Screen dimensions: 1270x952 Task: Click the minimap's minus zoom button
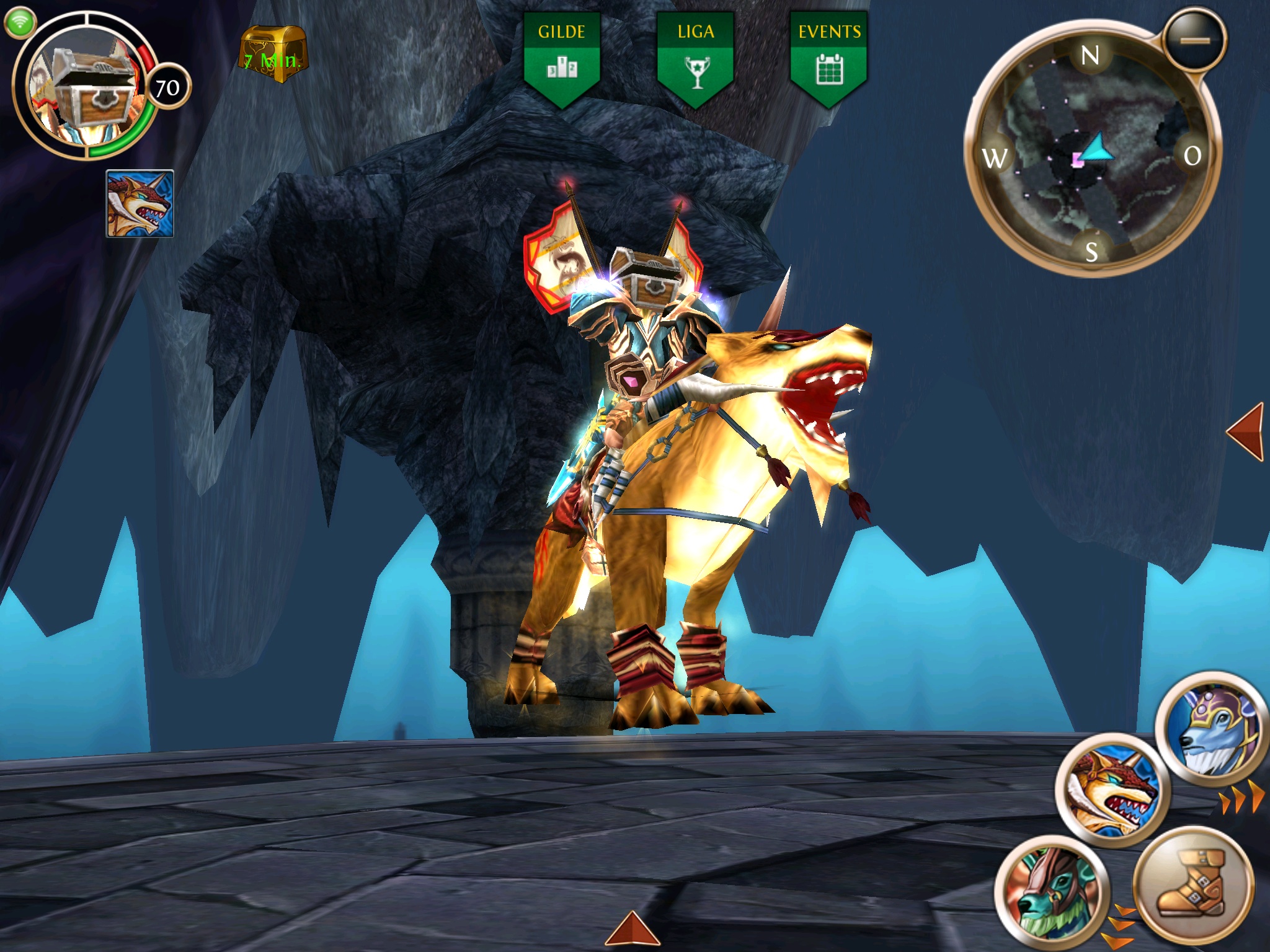(x=1194, y=40)
